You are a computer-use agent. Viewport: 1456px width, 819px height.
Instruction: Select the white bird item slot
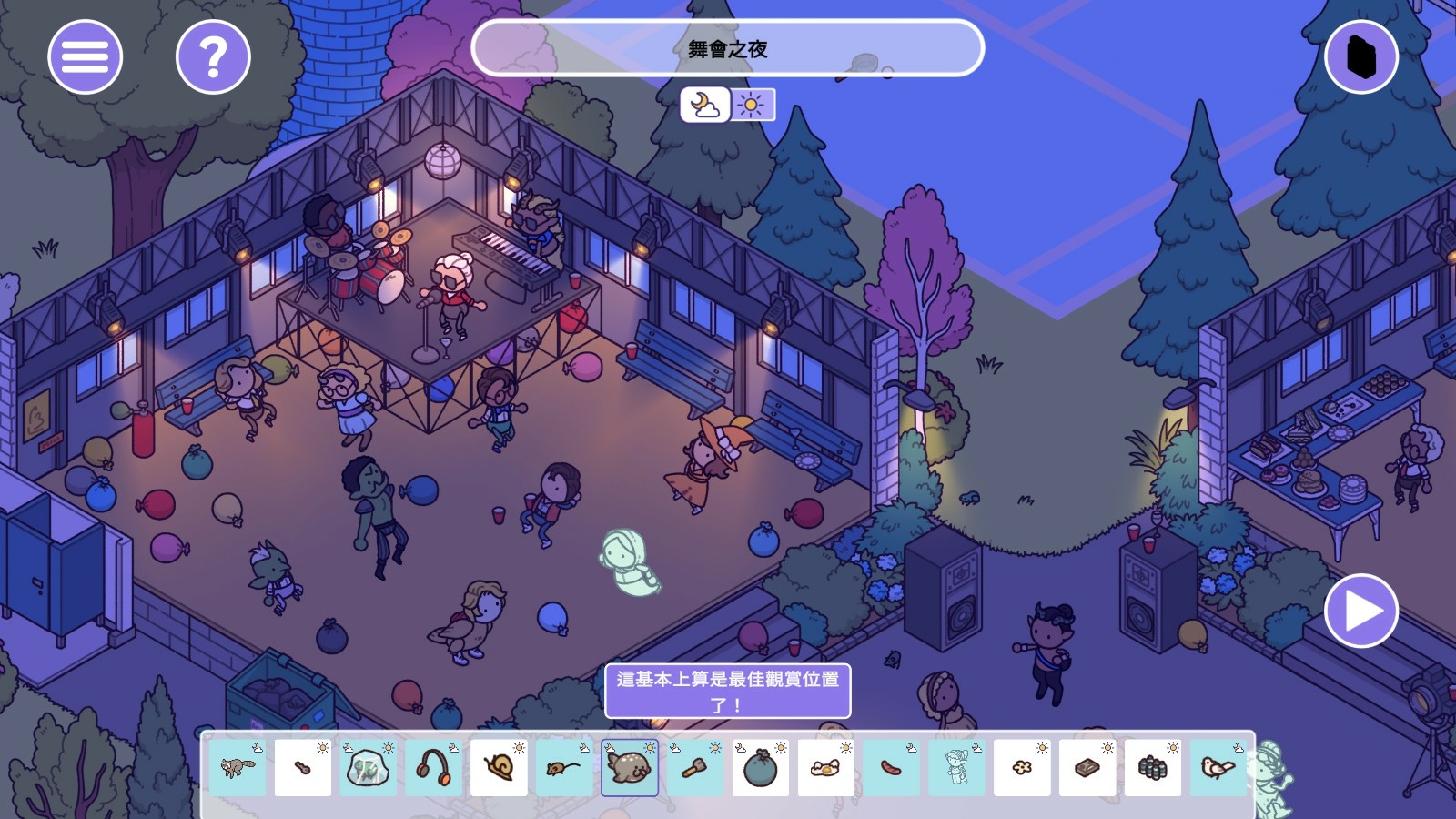click(x=1218, y=767)
